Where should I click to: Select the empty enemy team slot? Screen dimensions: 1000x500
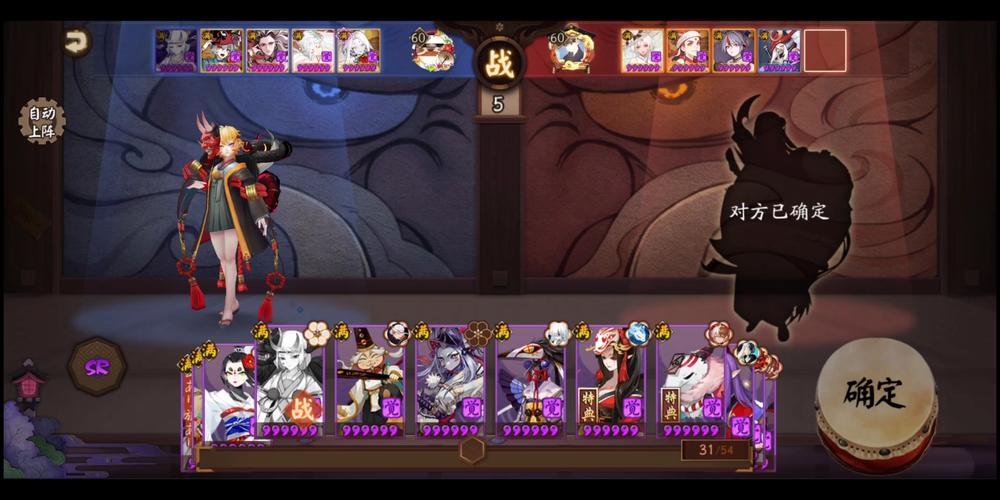tap(825, 51)
